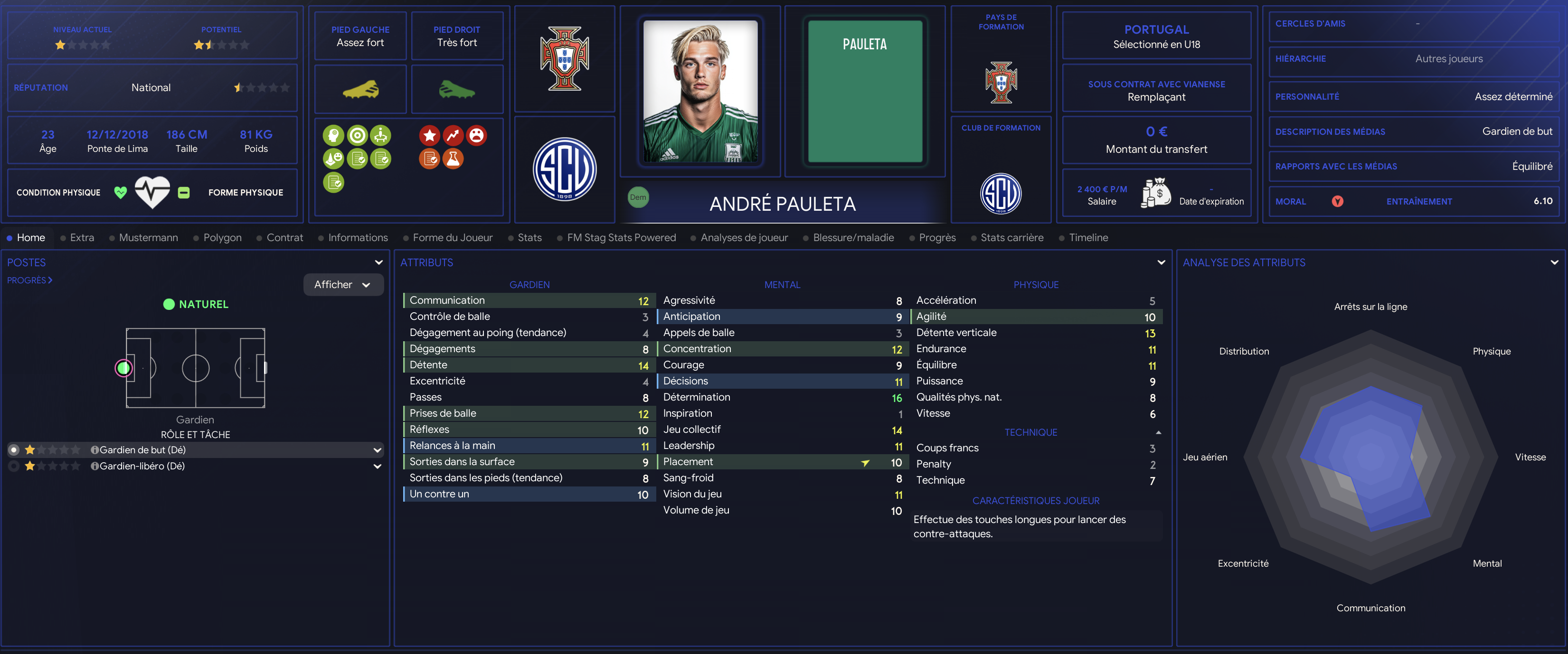Expand the Postes panel menu arrow
This screenshot has width=1568, height=654.
pos(378,263)
